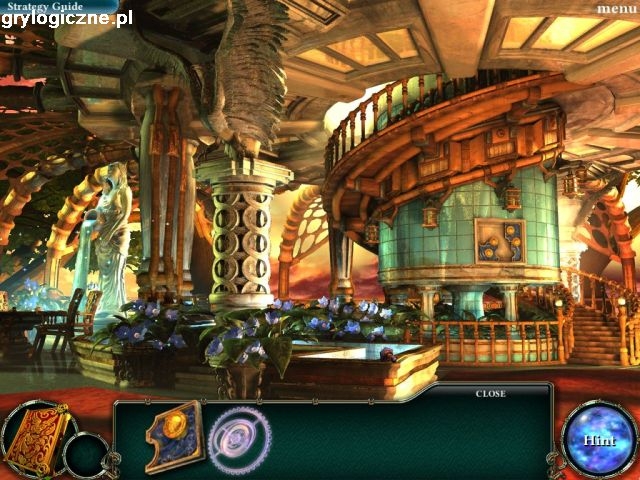Viewport: 640px width, 480px height.
Task: Open the game menu
Action: pyautogui.click(x=616, y=8)
